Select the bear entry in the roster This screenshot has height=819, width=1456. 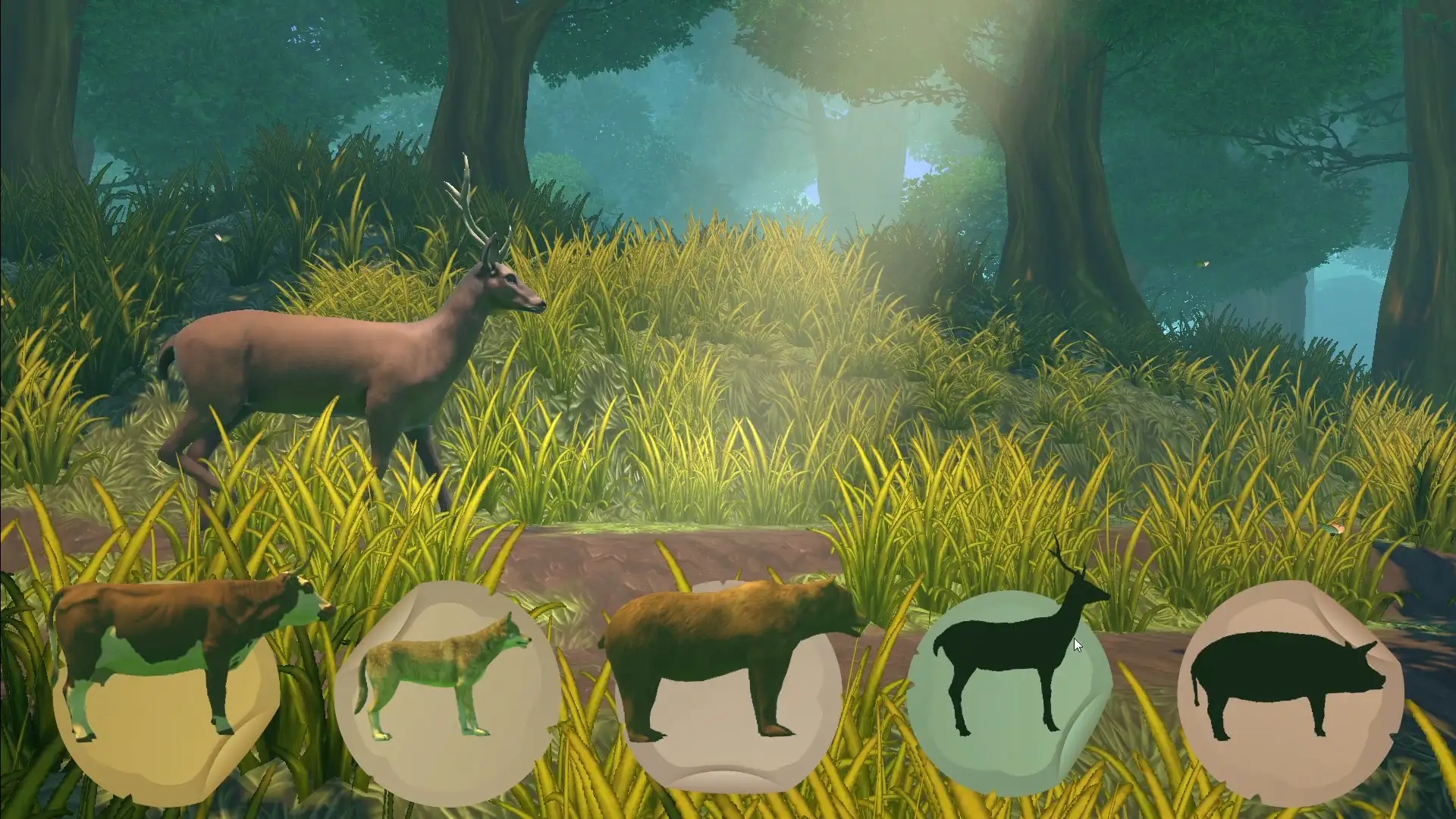coord(728,682)
